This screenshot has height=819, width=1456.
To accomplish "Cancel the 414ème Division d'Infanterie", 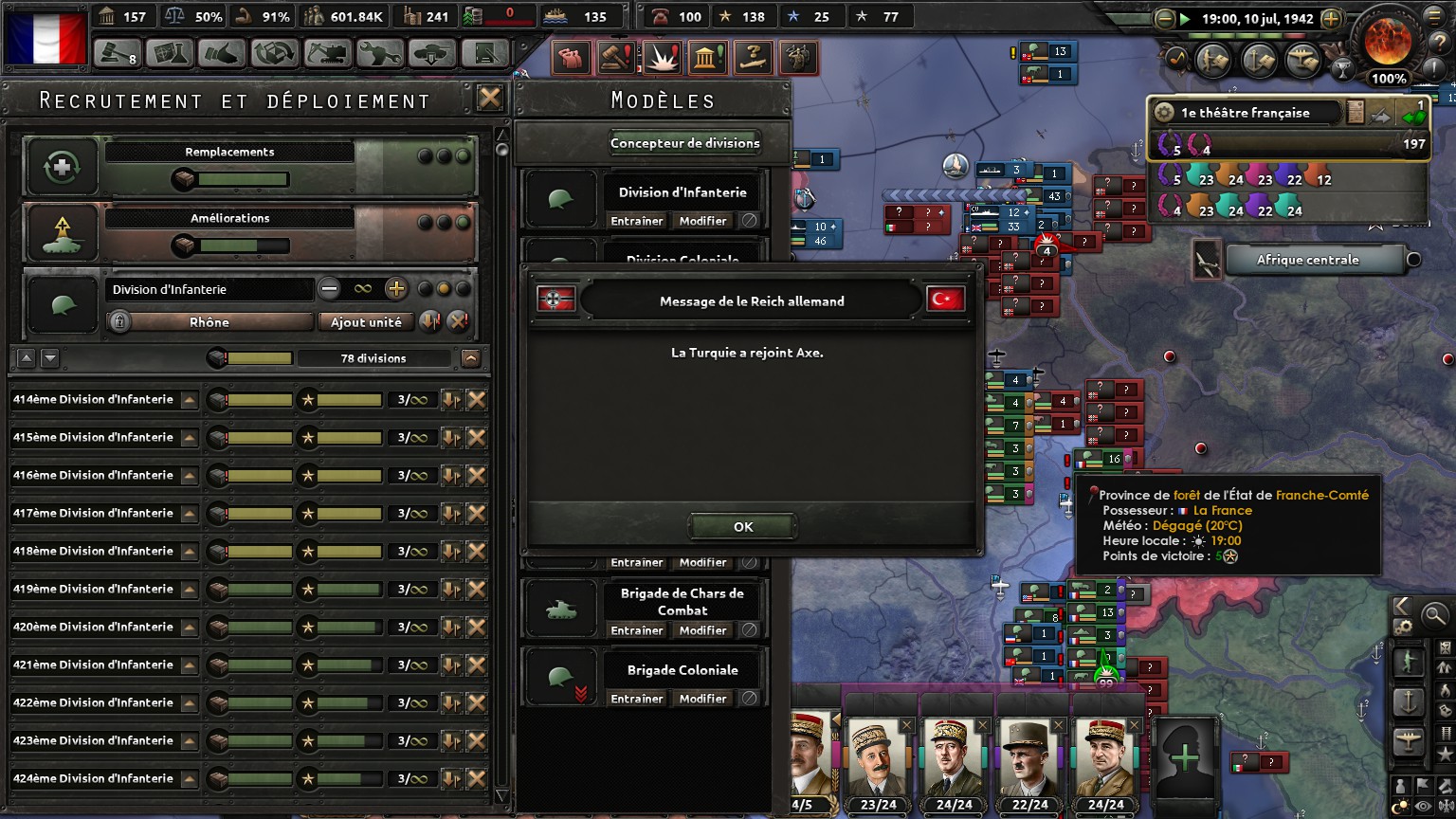I will pos(477,400).
